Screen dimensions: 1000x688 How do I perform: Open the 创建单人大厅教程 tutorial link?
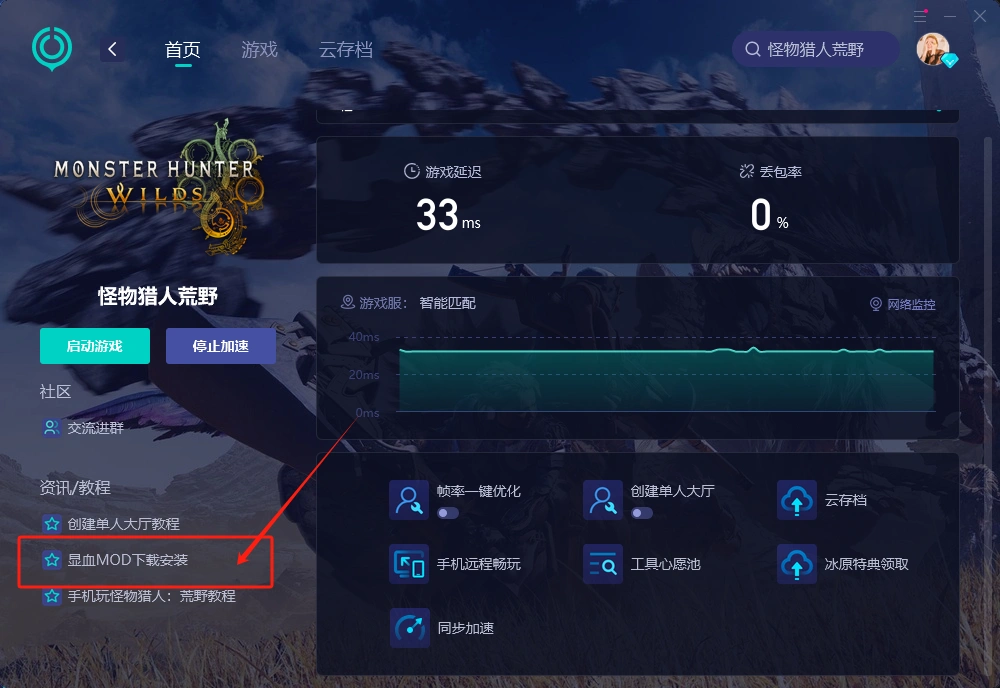click(x=123, y=524)
